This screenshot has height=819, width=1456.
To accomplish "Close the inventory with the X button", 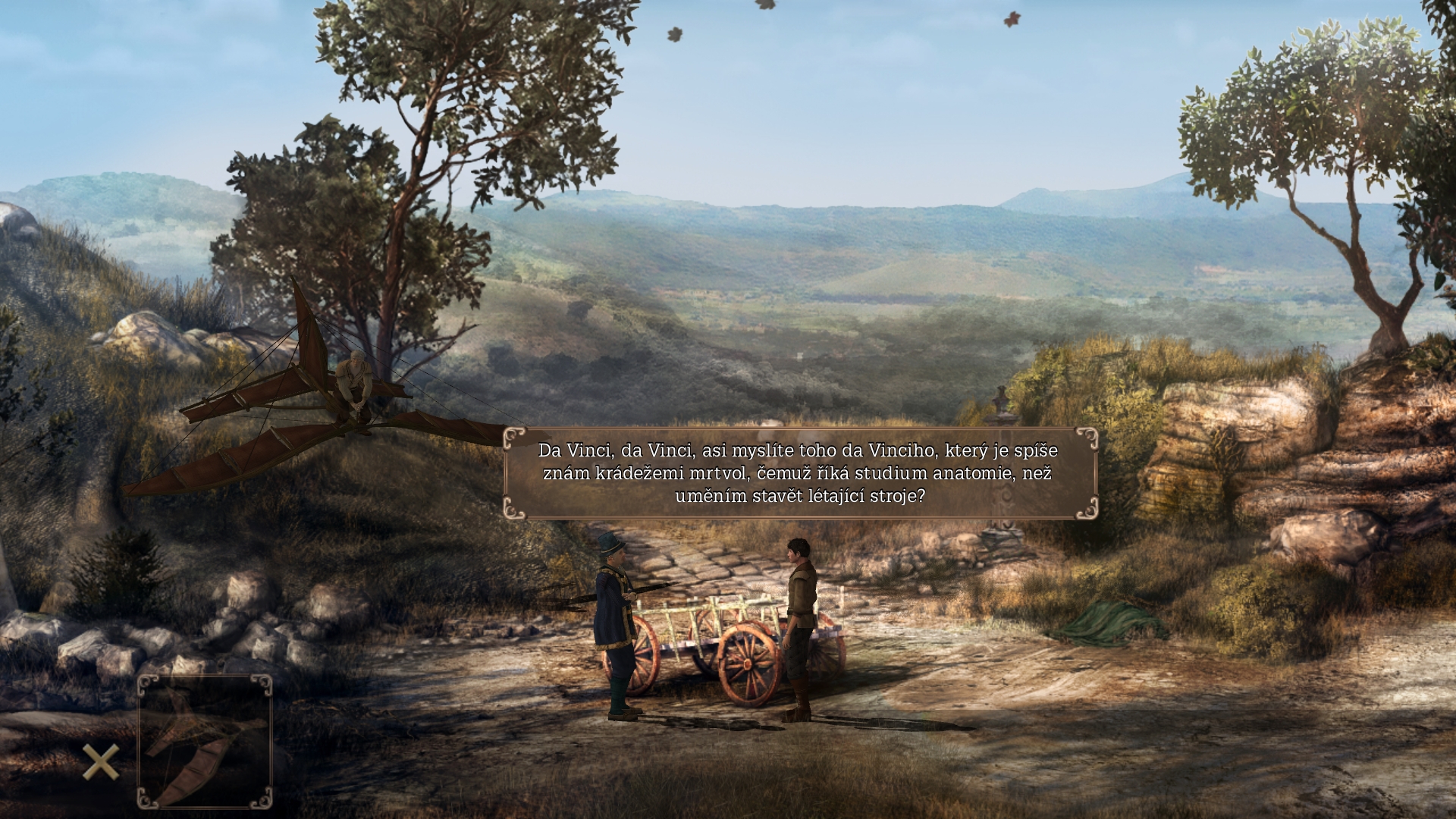I will point(100,761).
